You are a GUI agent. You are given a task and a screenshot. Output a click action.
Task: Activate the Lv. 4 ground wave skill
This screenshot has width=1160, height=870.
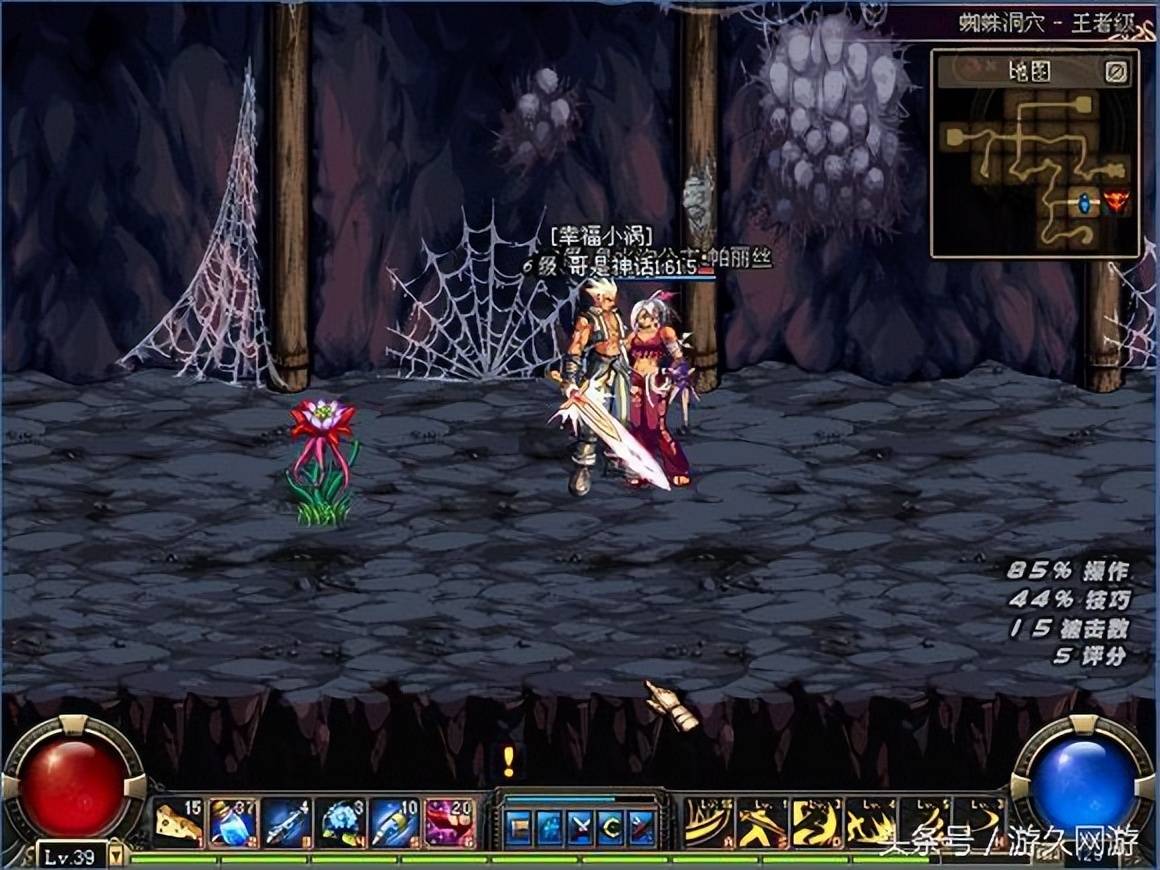pos(871,823)
